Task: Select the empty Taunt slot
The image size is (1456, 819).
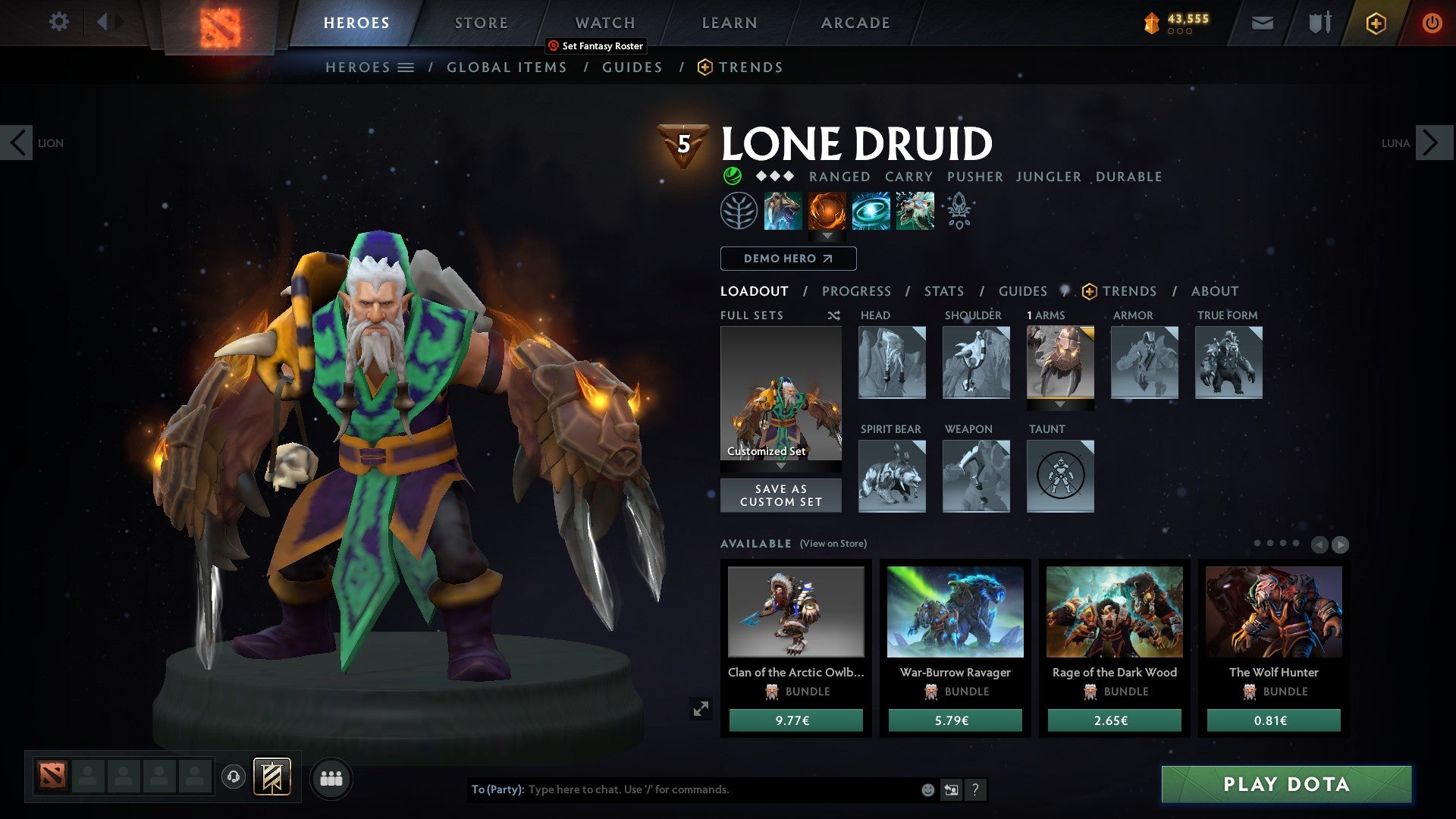Action: coord(1060,476)
